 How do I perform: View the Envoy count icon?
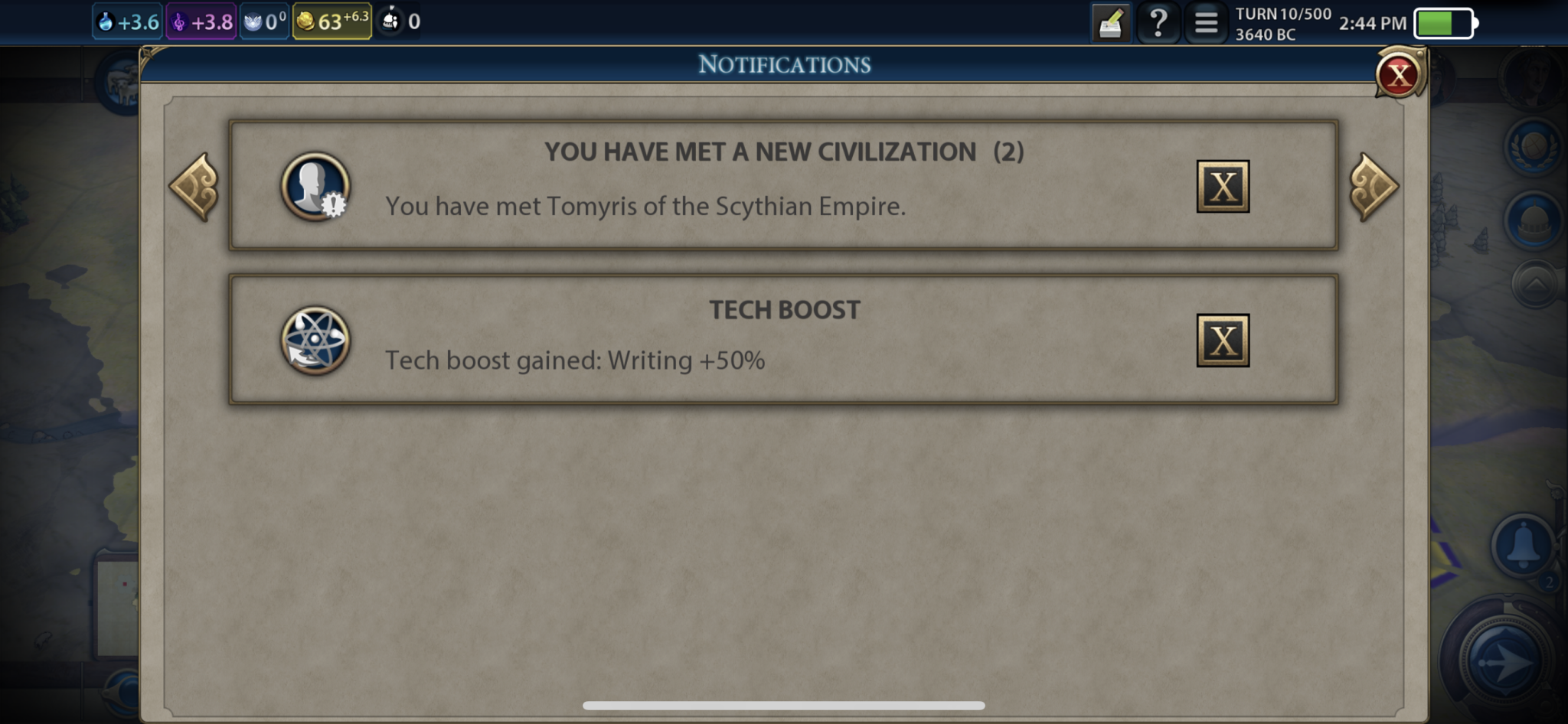click(398, 21)
